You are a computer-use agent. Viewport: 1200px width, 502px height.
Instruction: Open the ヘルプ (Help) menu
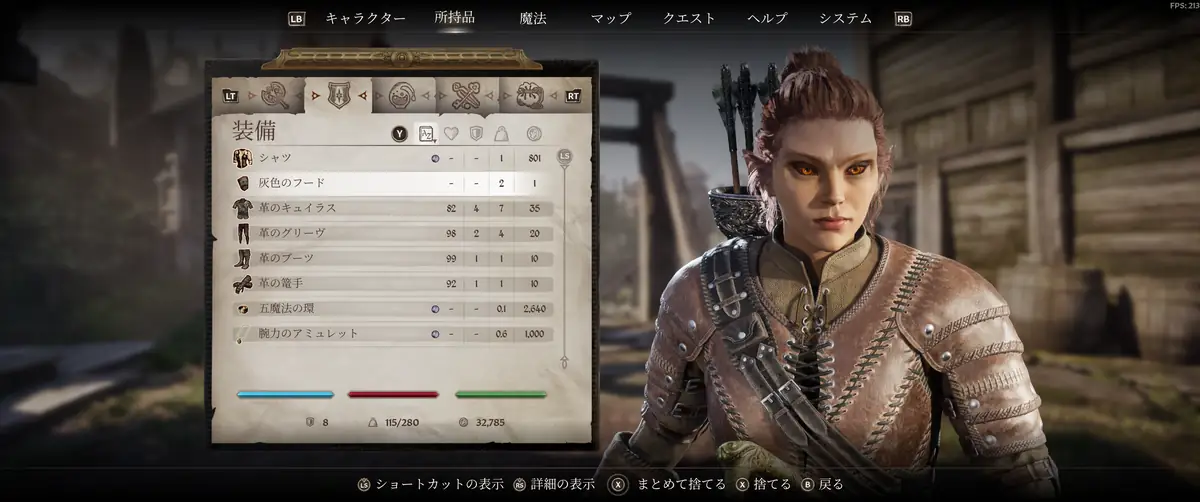767,18
